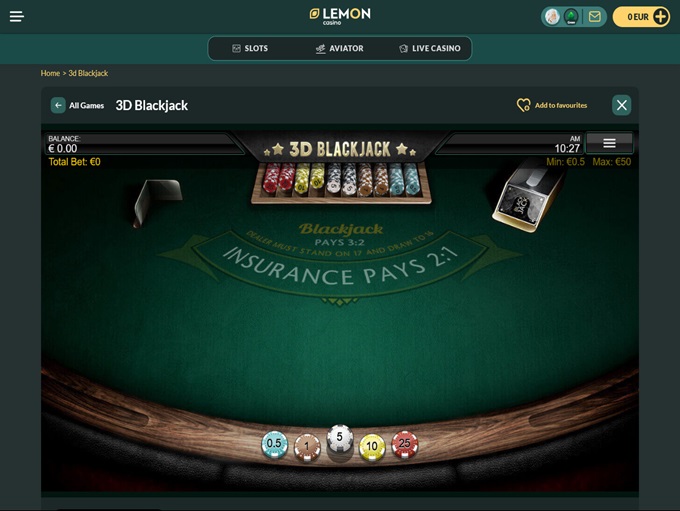This screenshot has width=680, height=511.
Task: Open the user profile avatar
Action: pos(552,17)
